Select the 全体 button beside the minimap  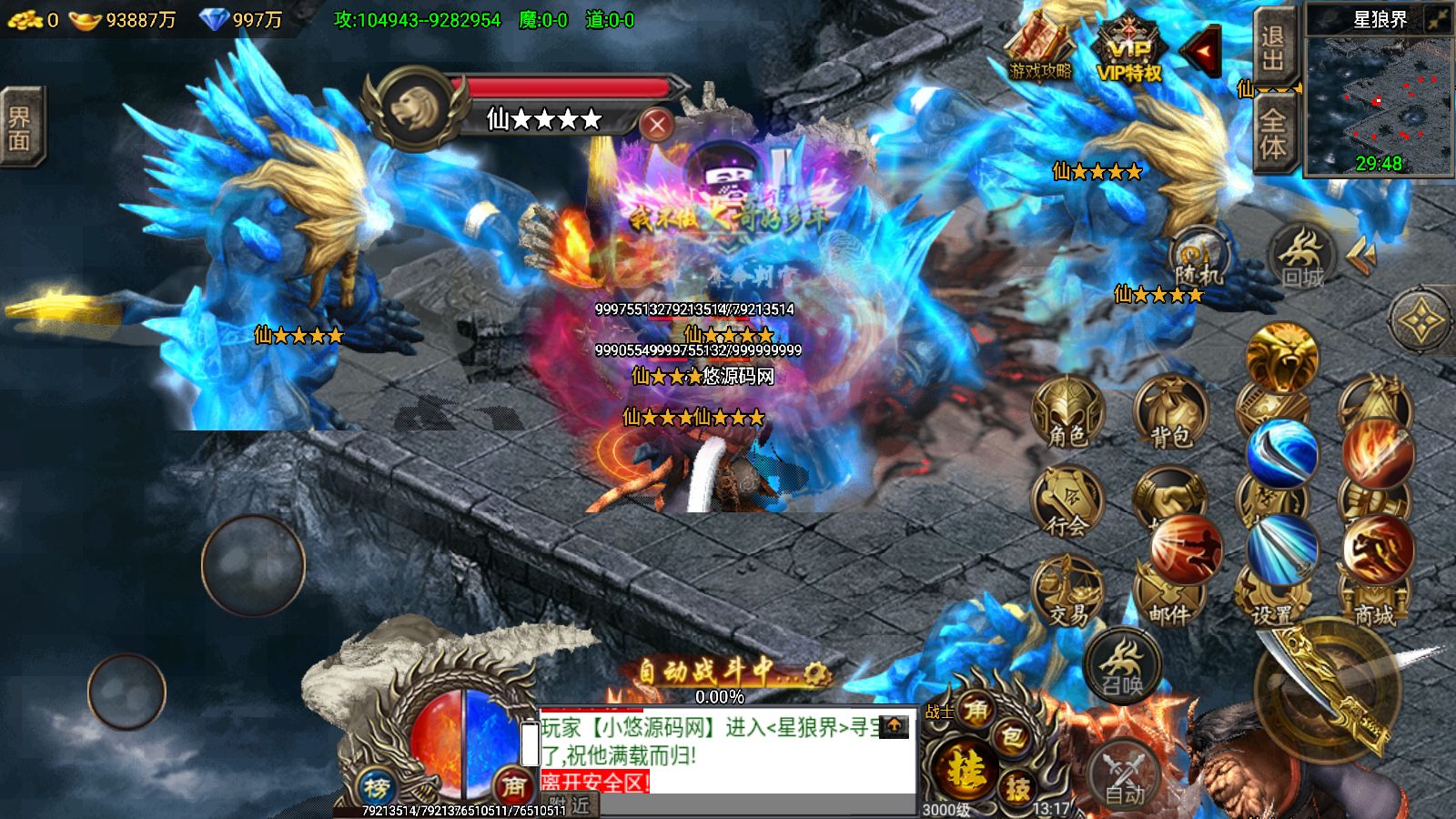[1272, 132]
